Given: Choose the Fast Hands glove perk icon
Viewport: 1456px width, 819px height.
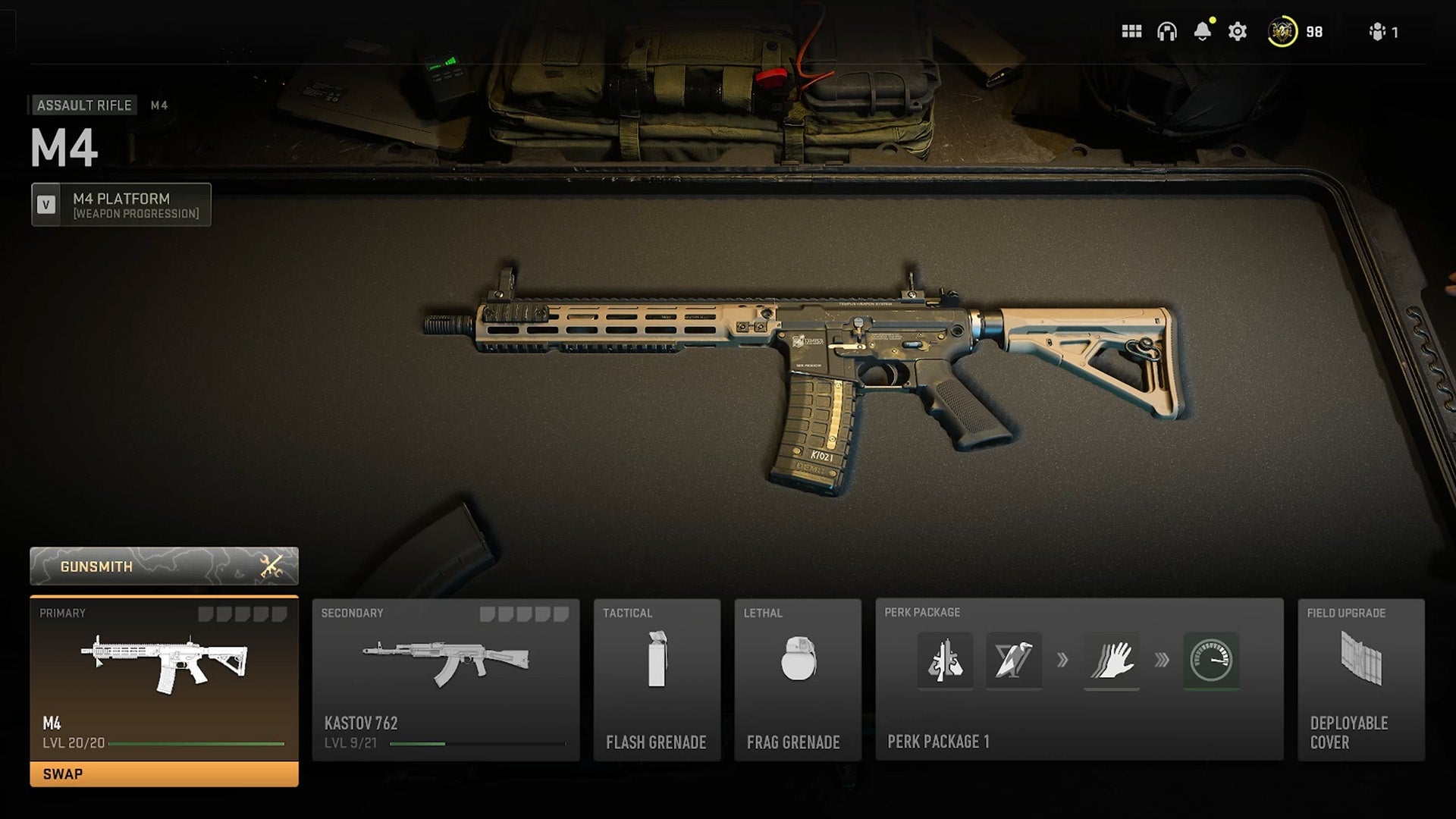Looking at the screenshot, I should 1112,661.
